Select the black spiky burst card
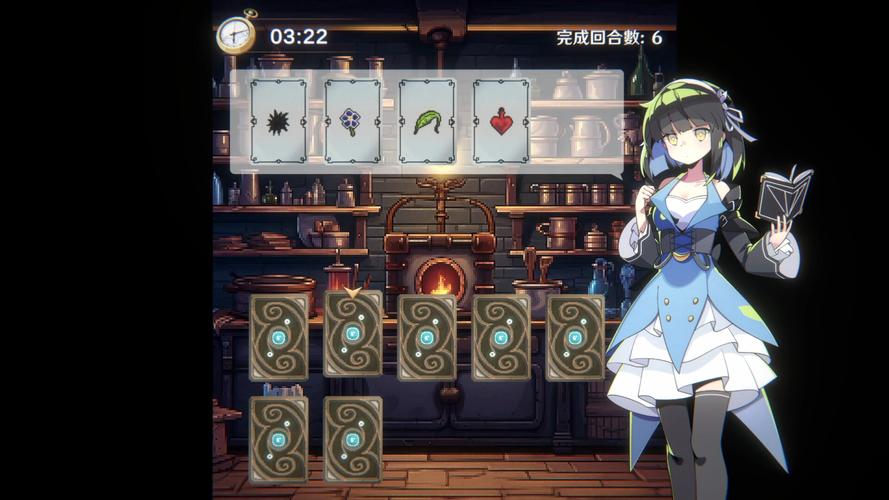The width and height of the screenshot is (889, 500). 278,121
